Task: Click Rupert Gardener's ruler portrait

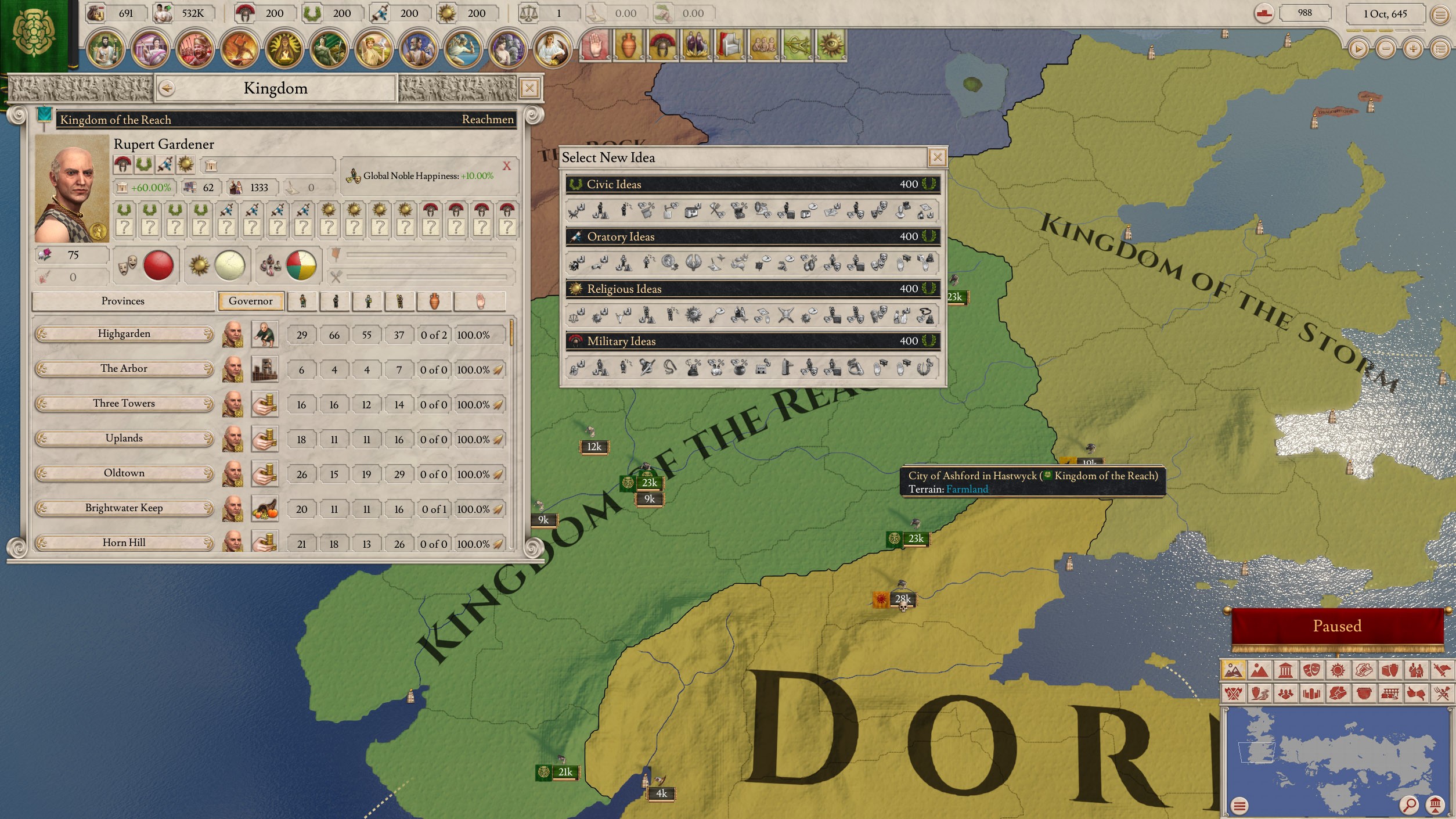Action: coord(71,189)
